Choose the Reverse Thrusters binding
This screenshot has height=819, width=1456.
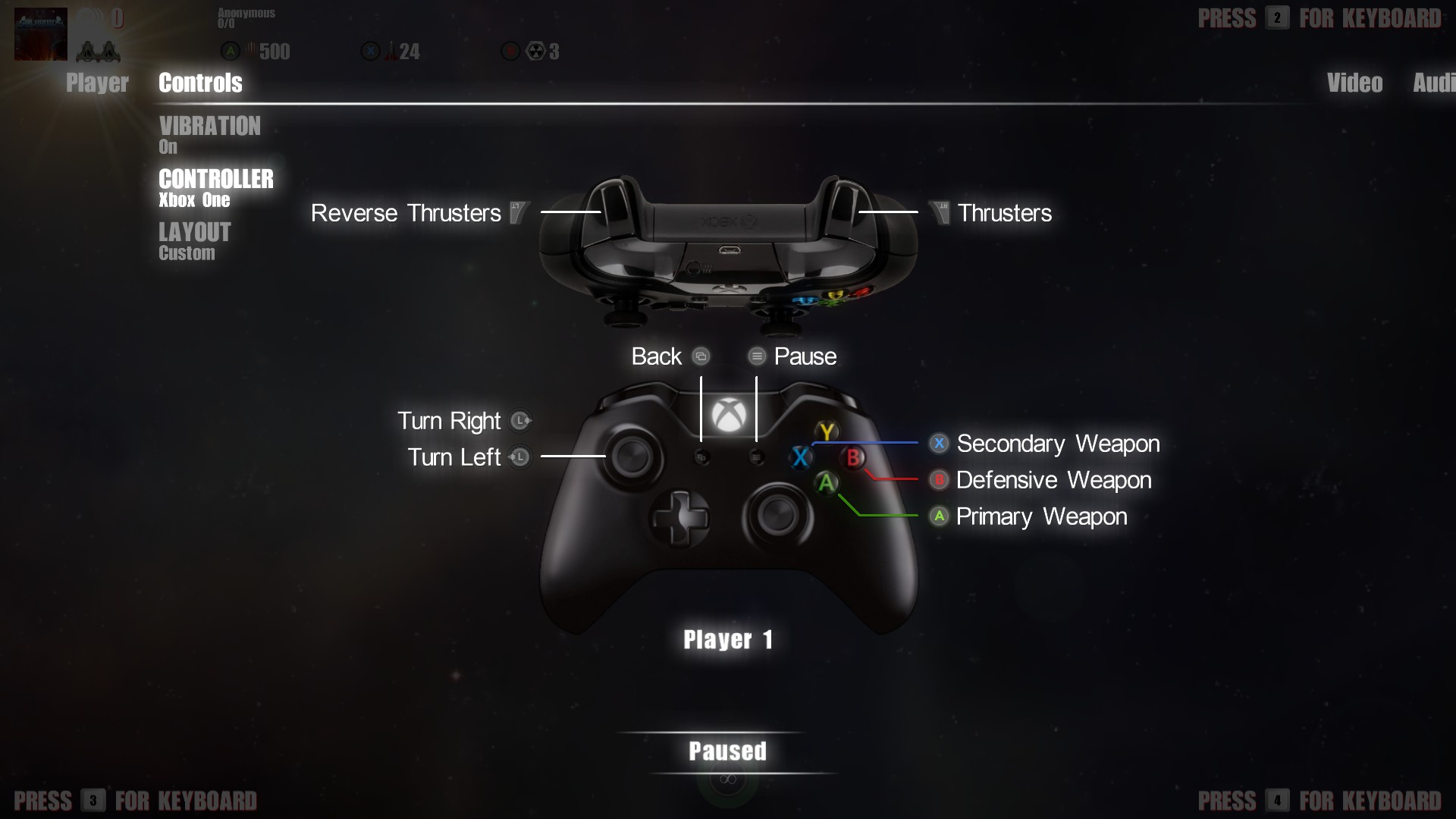406,213
